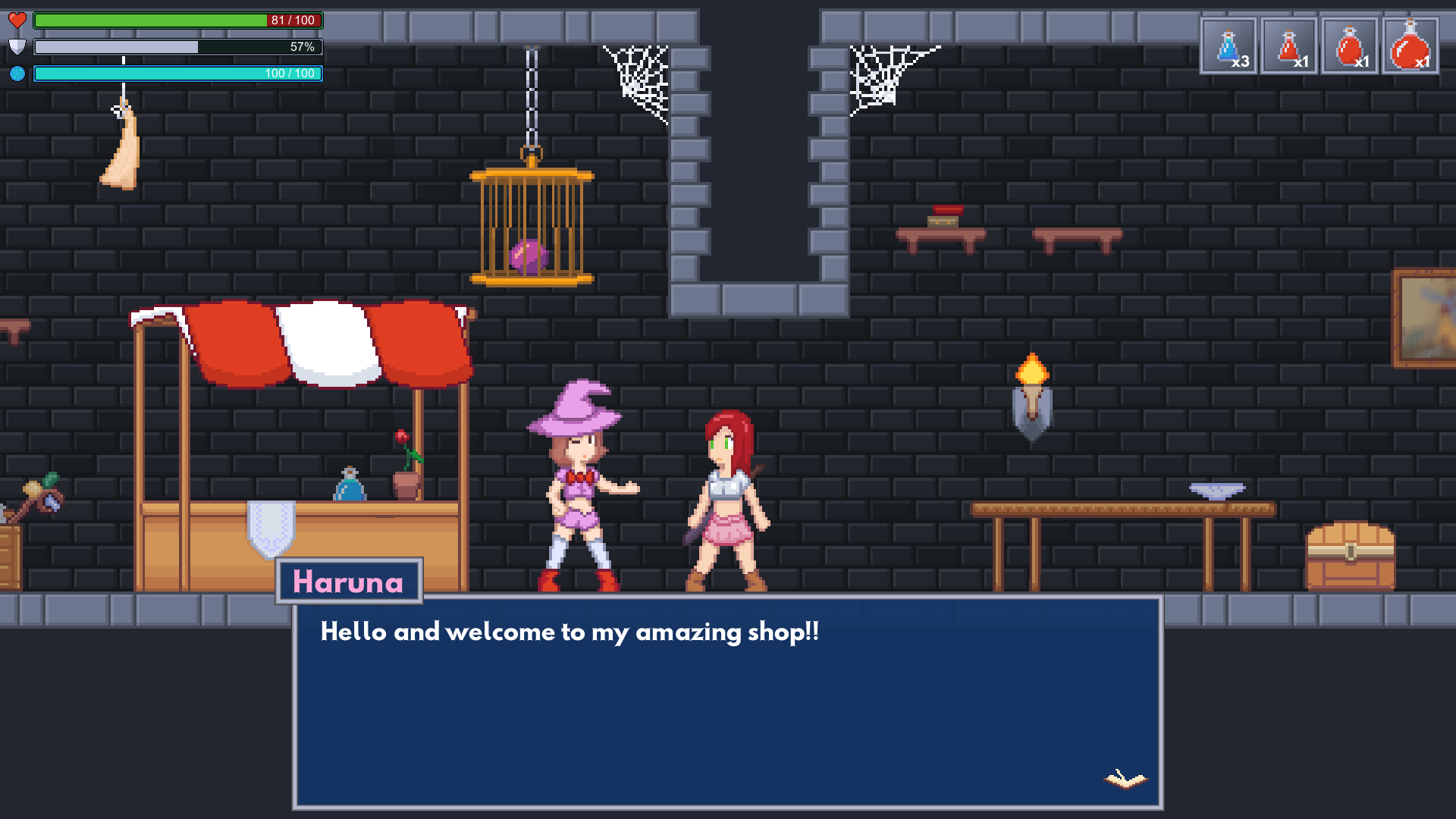Click the blue mana orb icon
The height and width of the screenshot is (819, 1456).
18,73
